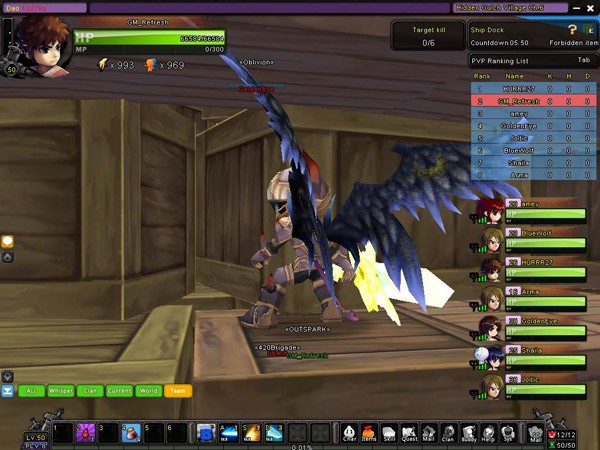The height and width of the screenshot is (450, 600).
Task: Show the All chat tab
Action: (32, 391)
